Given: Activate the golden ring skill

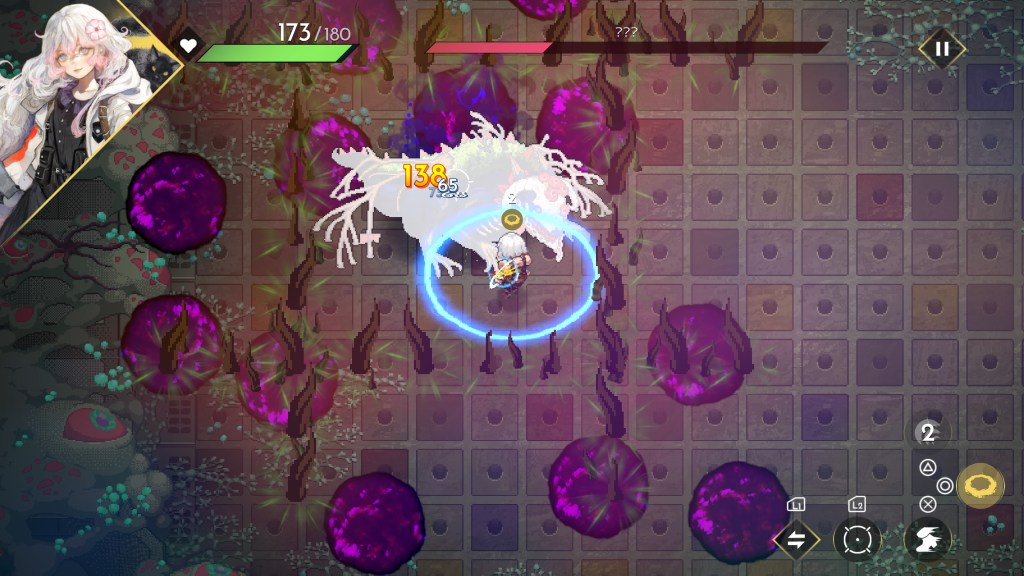Looking at the screenshot, I should click(980, 486).
